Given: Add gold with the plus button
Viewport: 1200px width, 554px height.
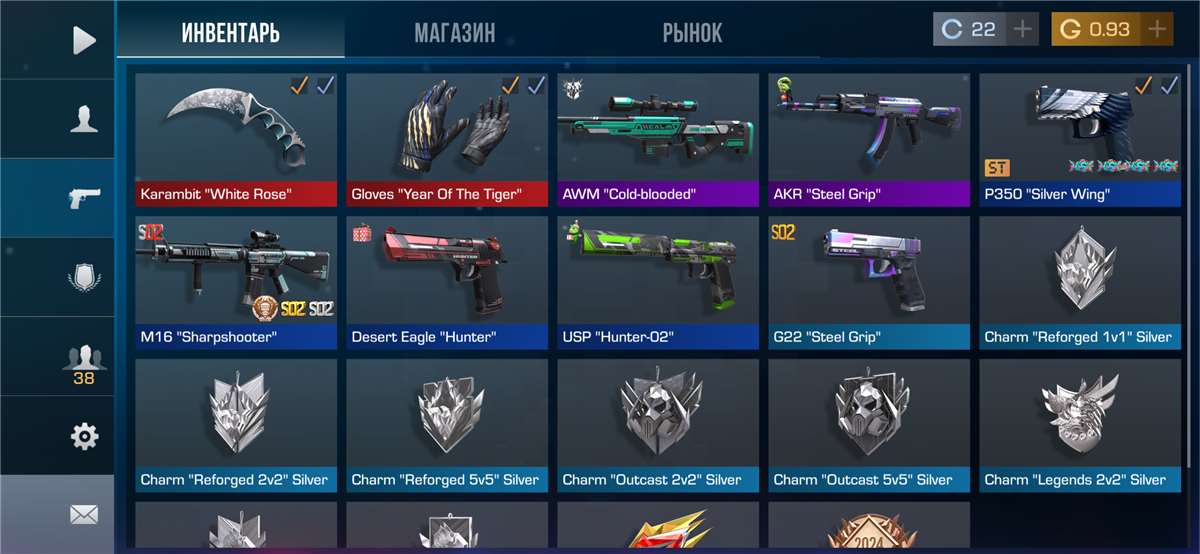Looking at the screenshot, I should [1156, 30].
